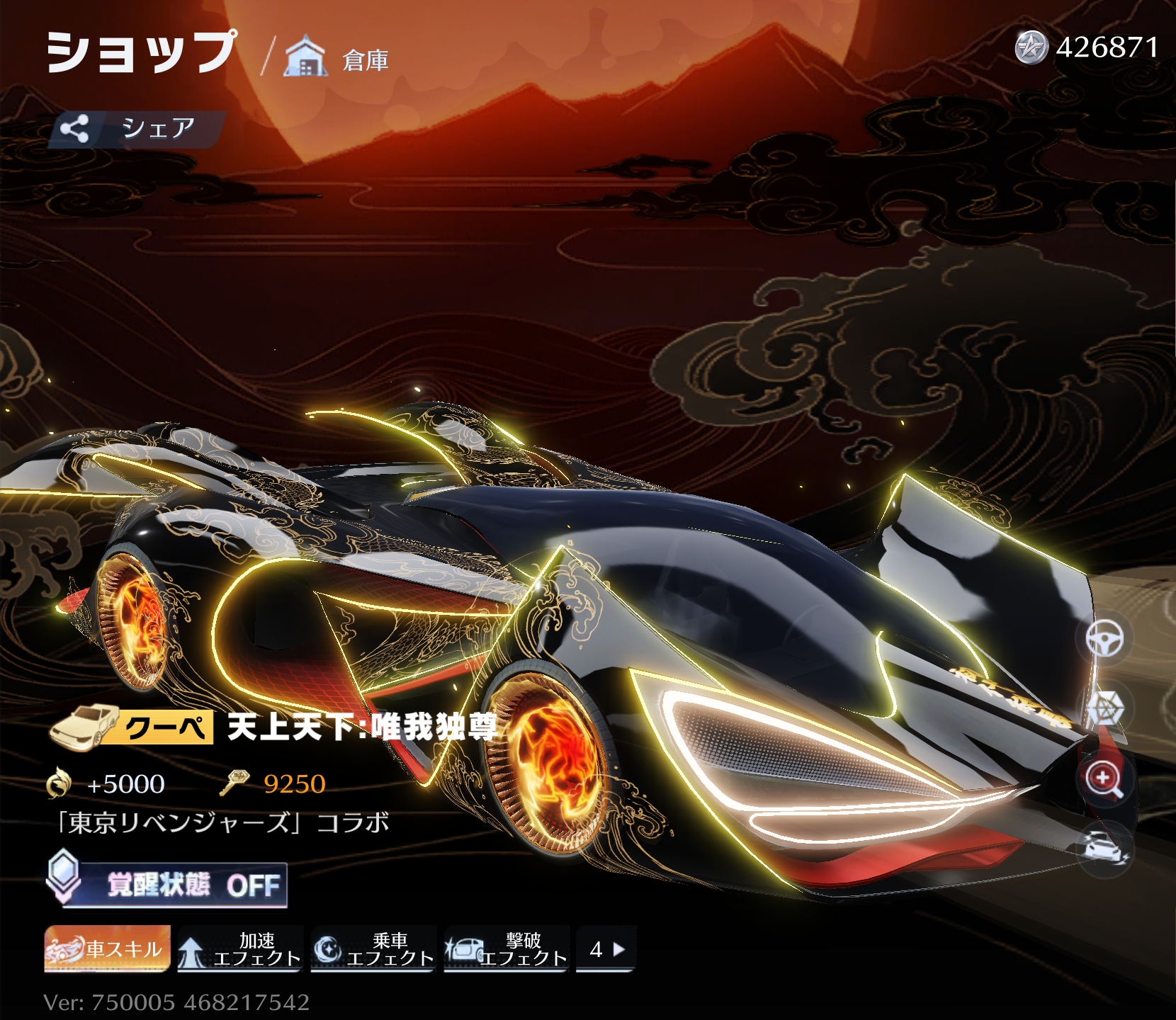
Task: Click the steering wheel icon
Action: tap(1104, 639)
